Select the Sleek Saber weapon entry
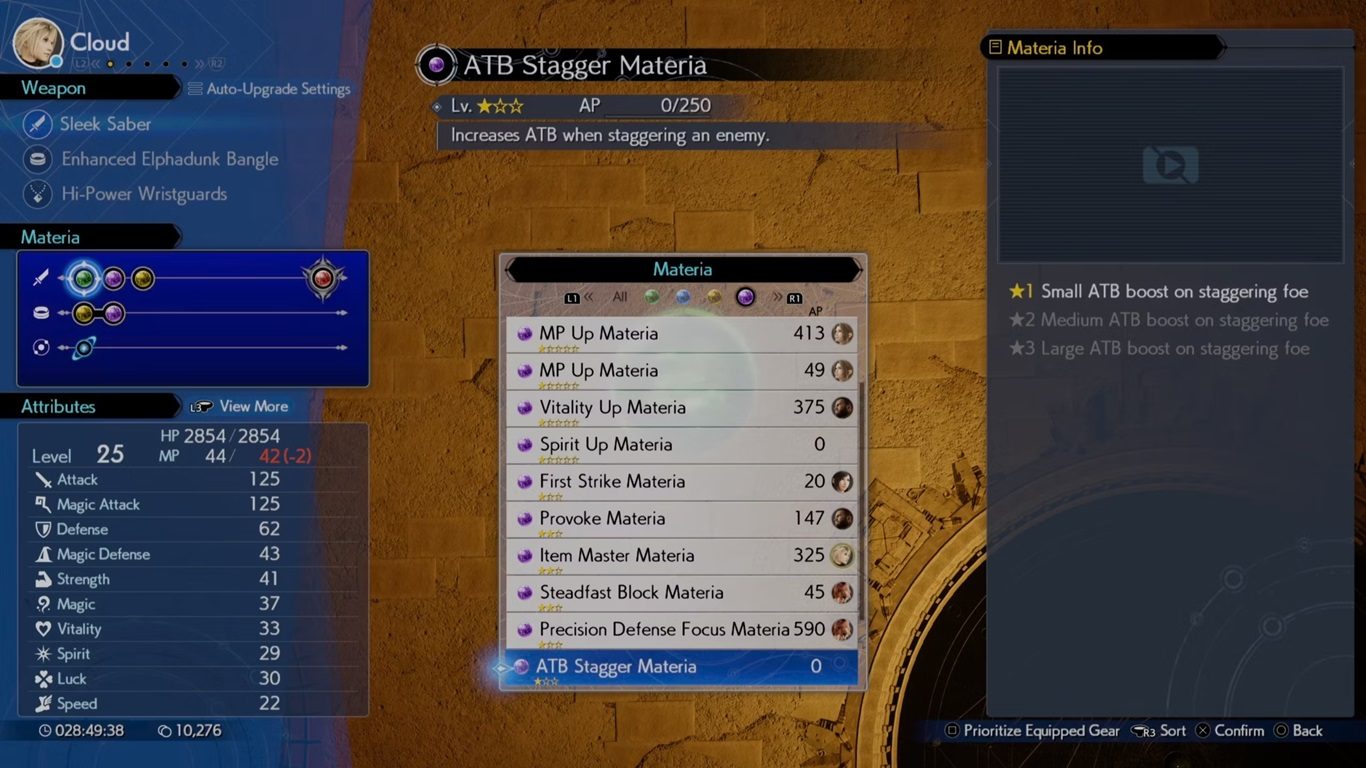 pyautogui.click(x=105, y=124)
